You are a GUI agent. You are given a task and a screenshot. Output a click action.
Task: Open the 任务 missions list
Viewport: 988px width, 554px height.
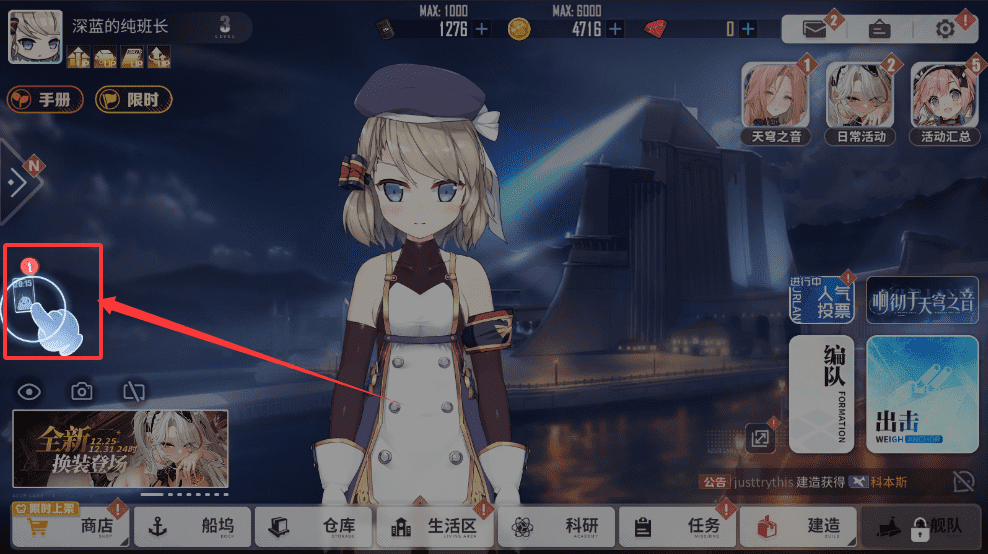(678, 526)
